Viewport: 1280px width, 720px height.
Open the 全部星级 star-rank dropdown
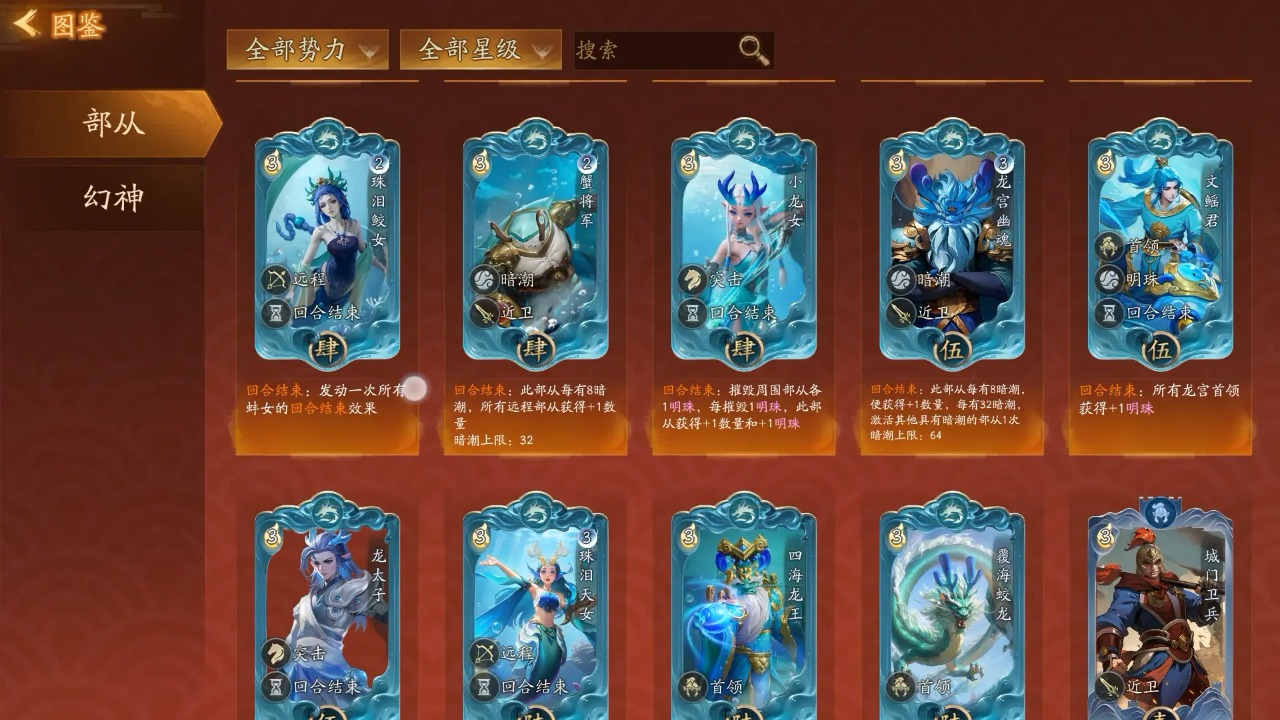tap(471, 48)
